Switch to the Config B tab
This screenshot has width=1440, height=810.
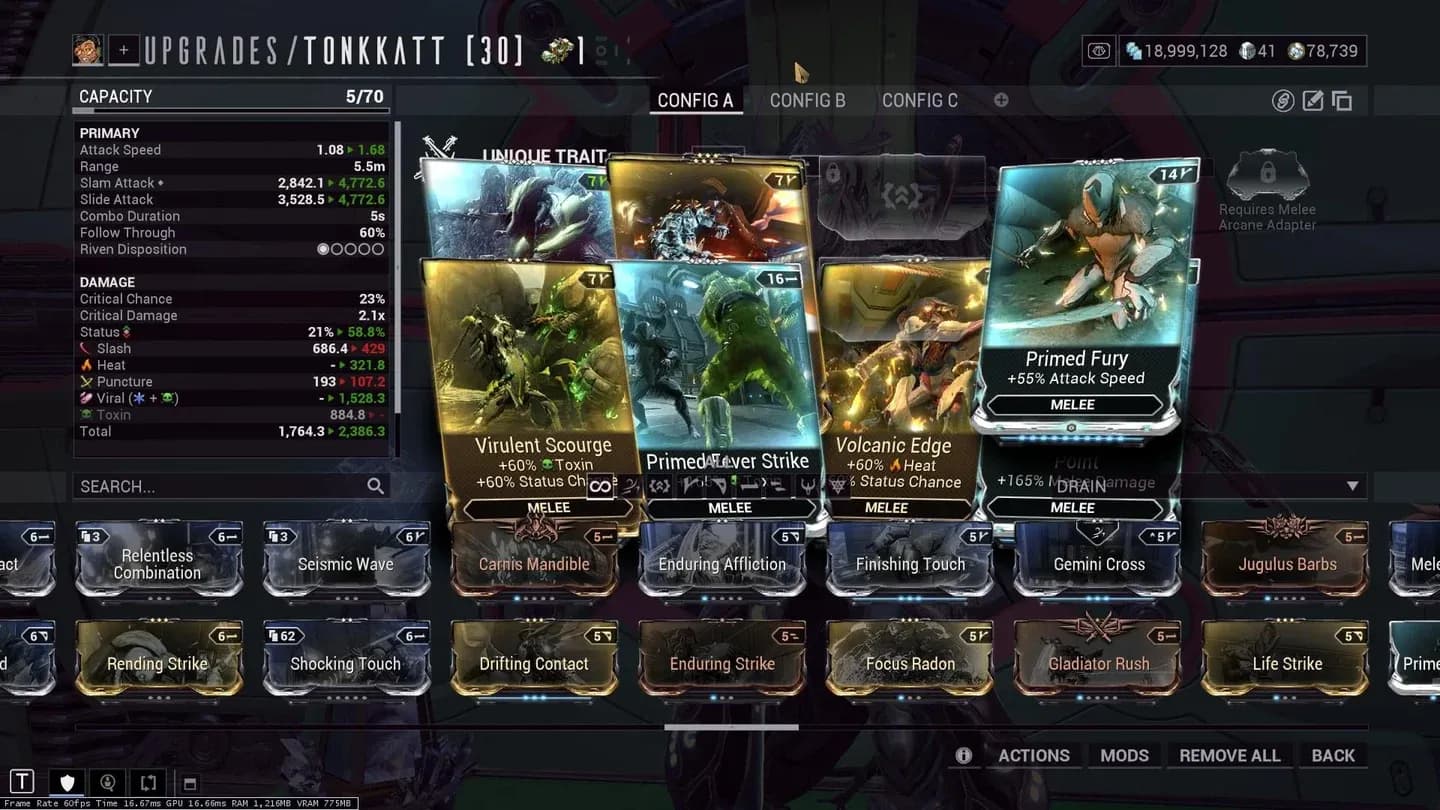tap(807, 100)
